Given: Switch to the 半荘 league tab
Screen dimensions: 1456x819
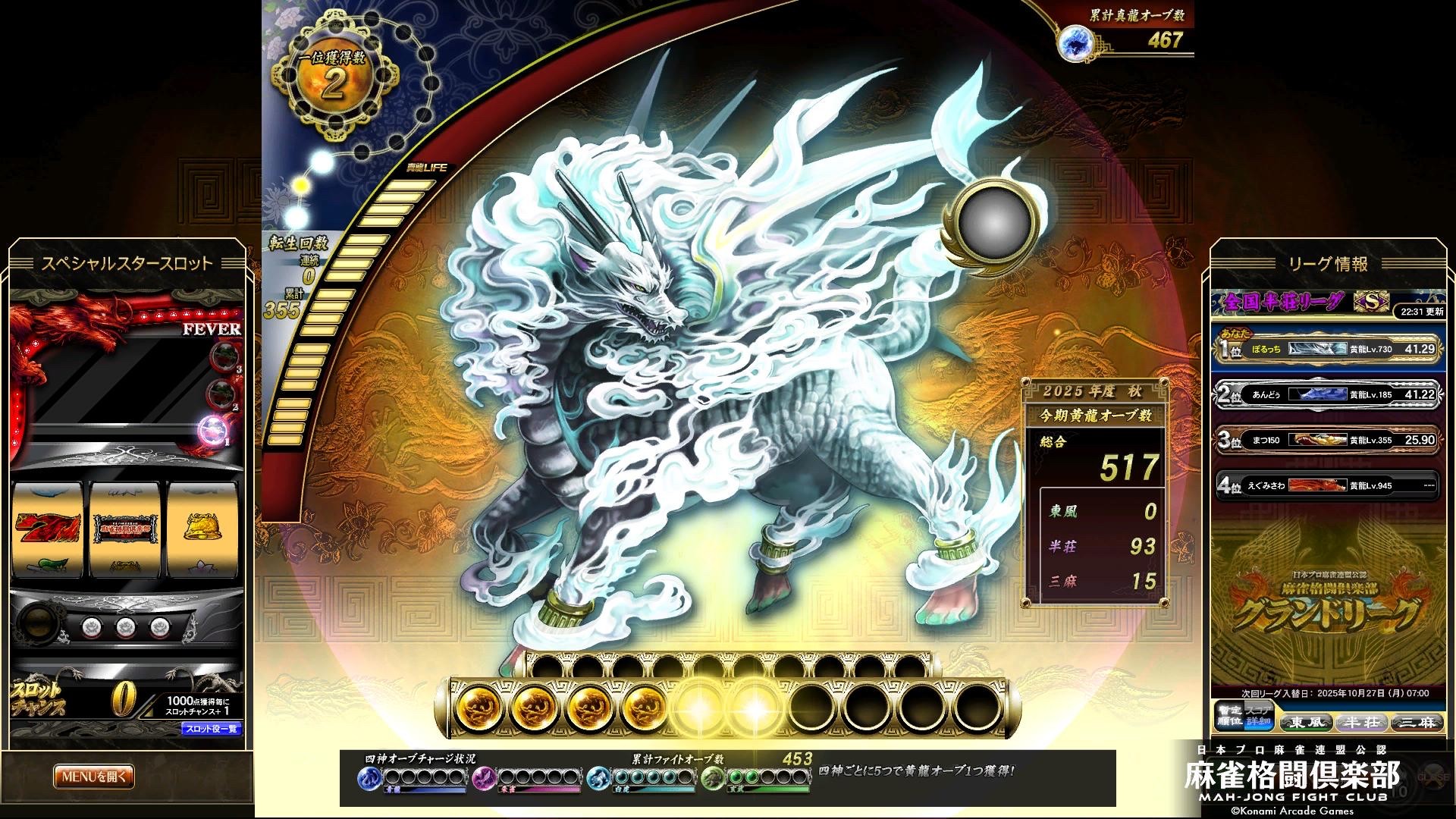Looking at the screenshot, I should [1361, 722].
